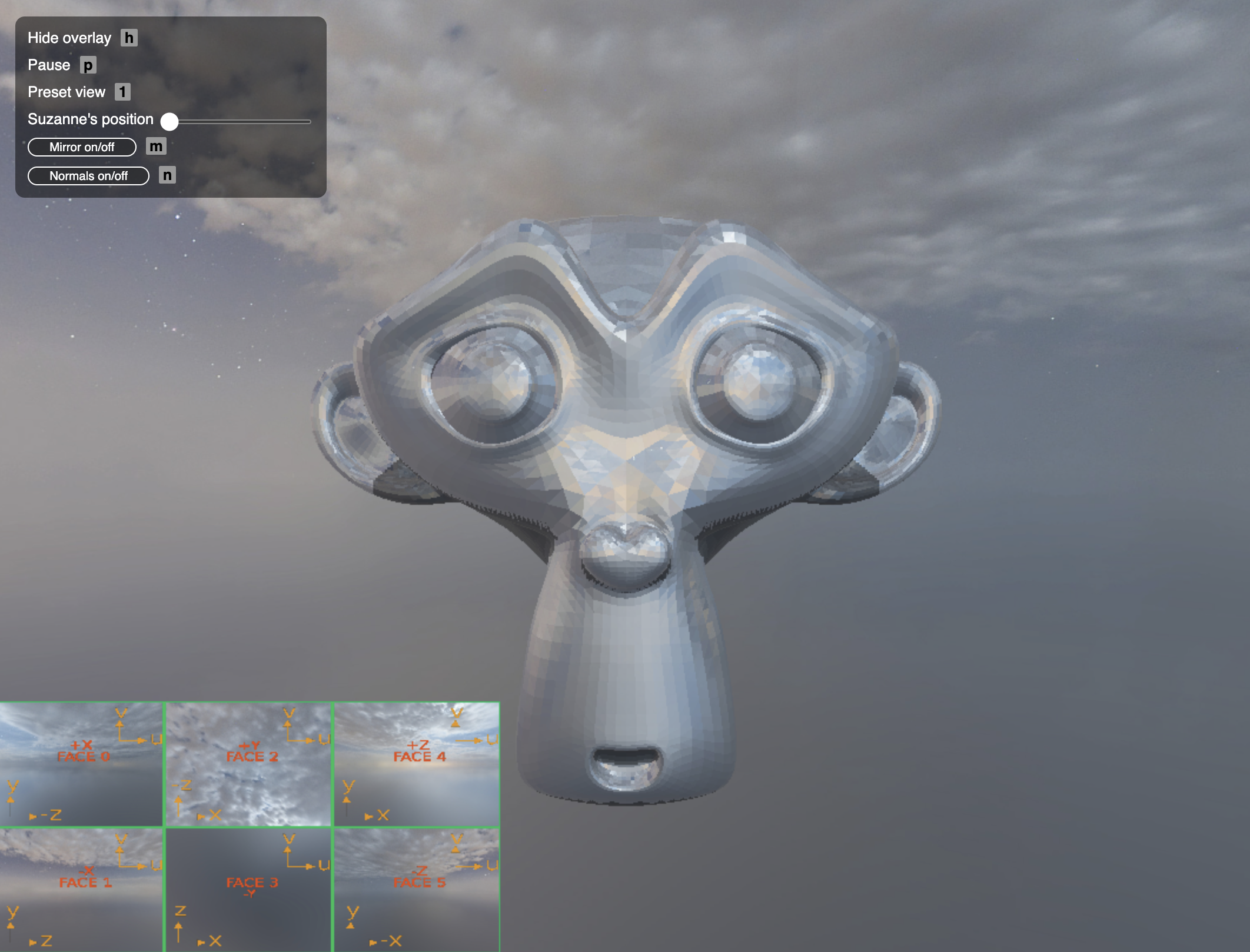Select the Preset view option

point(67,92)
